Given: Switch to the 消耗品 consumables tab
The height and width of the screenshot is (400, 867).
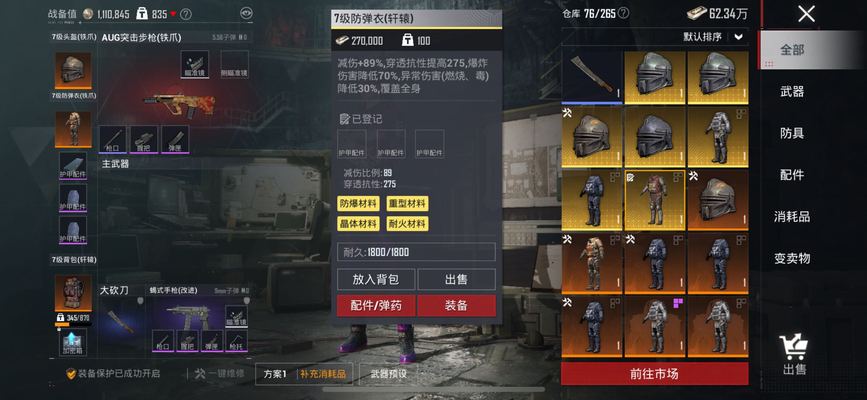Looking at the screenshot, I should click(792, 216).
